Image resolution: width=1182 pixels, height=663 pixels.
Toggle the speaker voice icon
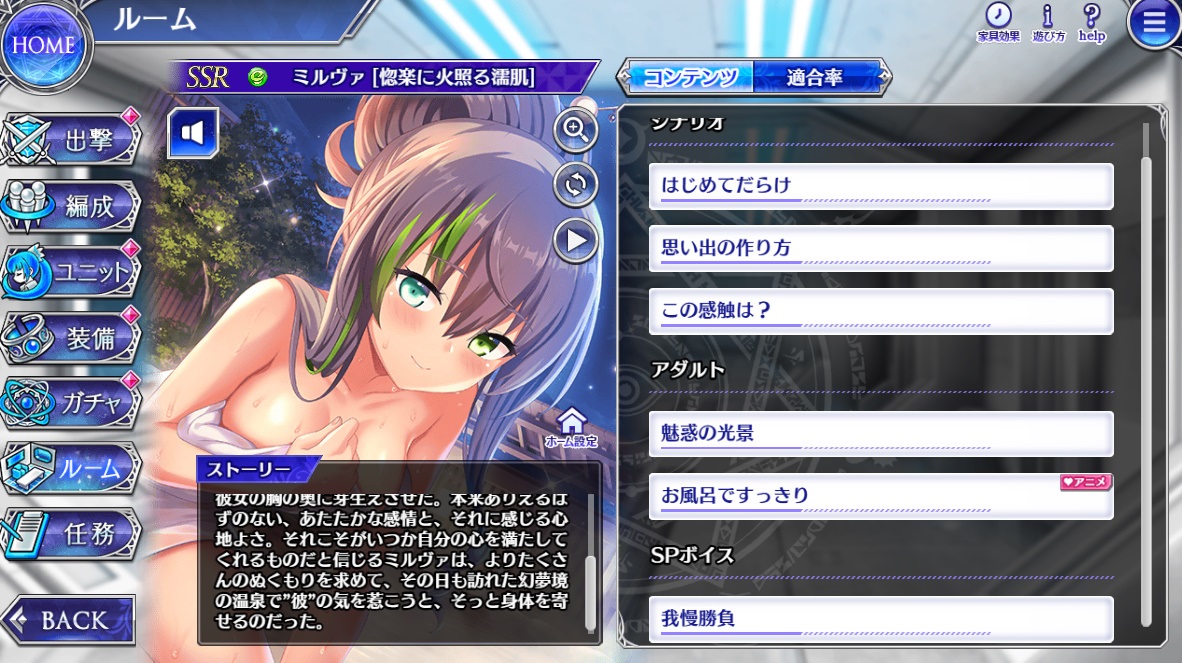(x=193, y=134)
